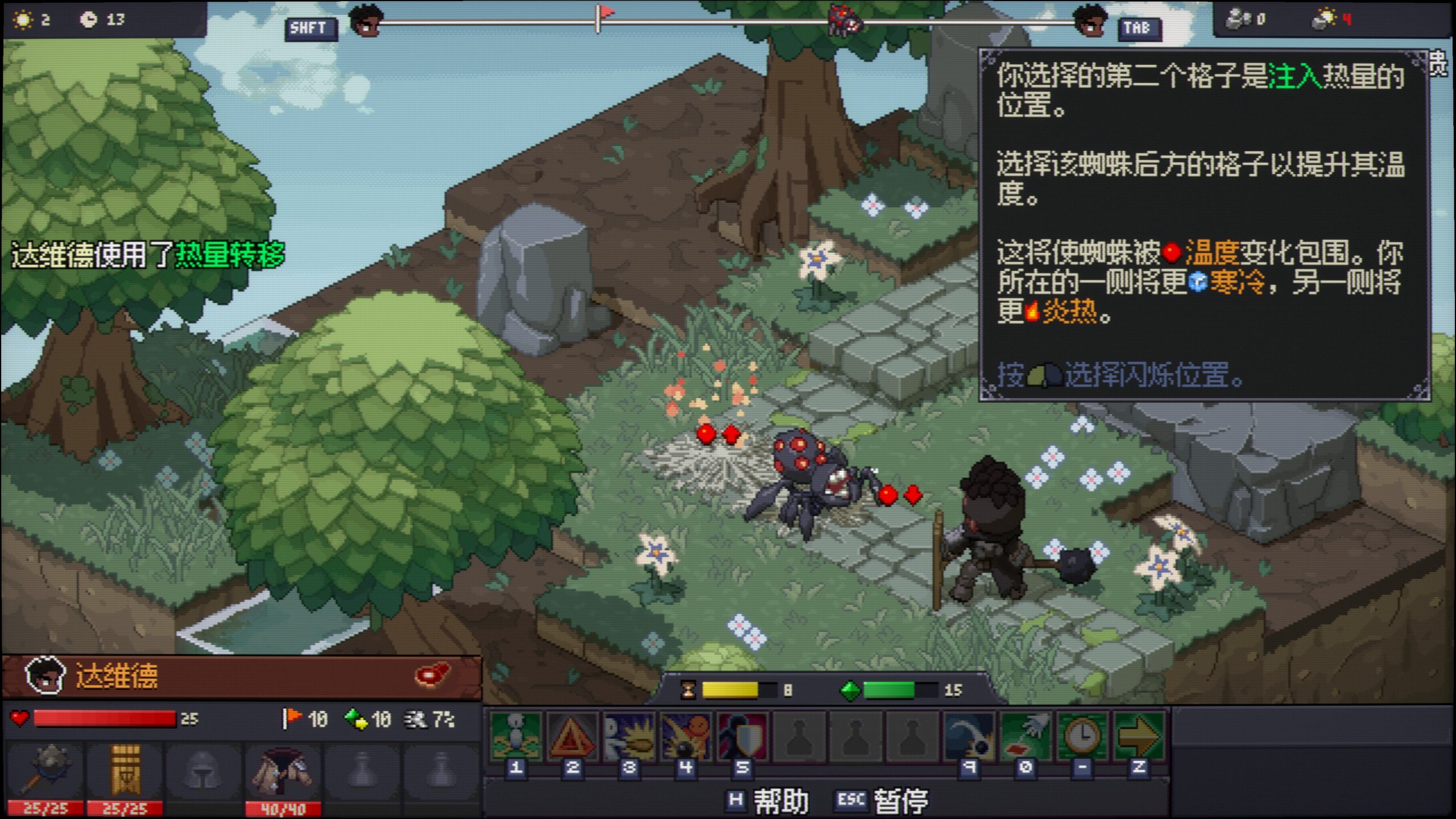Select the shield defense ability
Viewport: 1456px width, 819px height.
coord(742,737)
